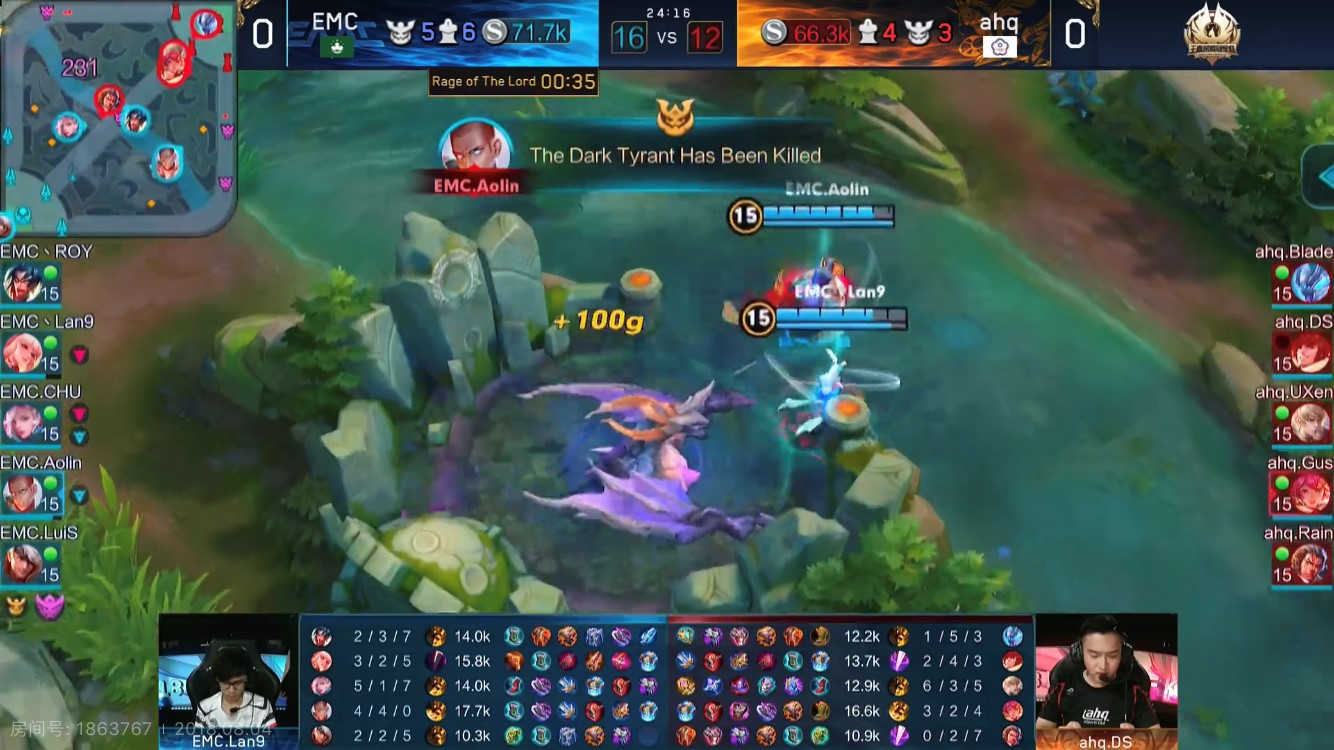Select ahq.Blade's hero portrait

(x=1310, y=283)
